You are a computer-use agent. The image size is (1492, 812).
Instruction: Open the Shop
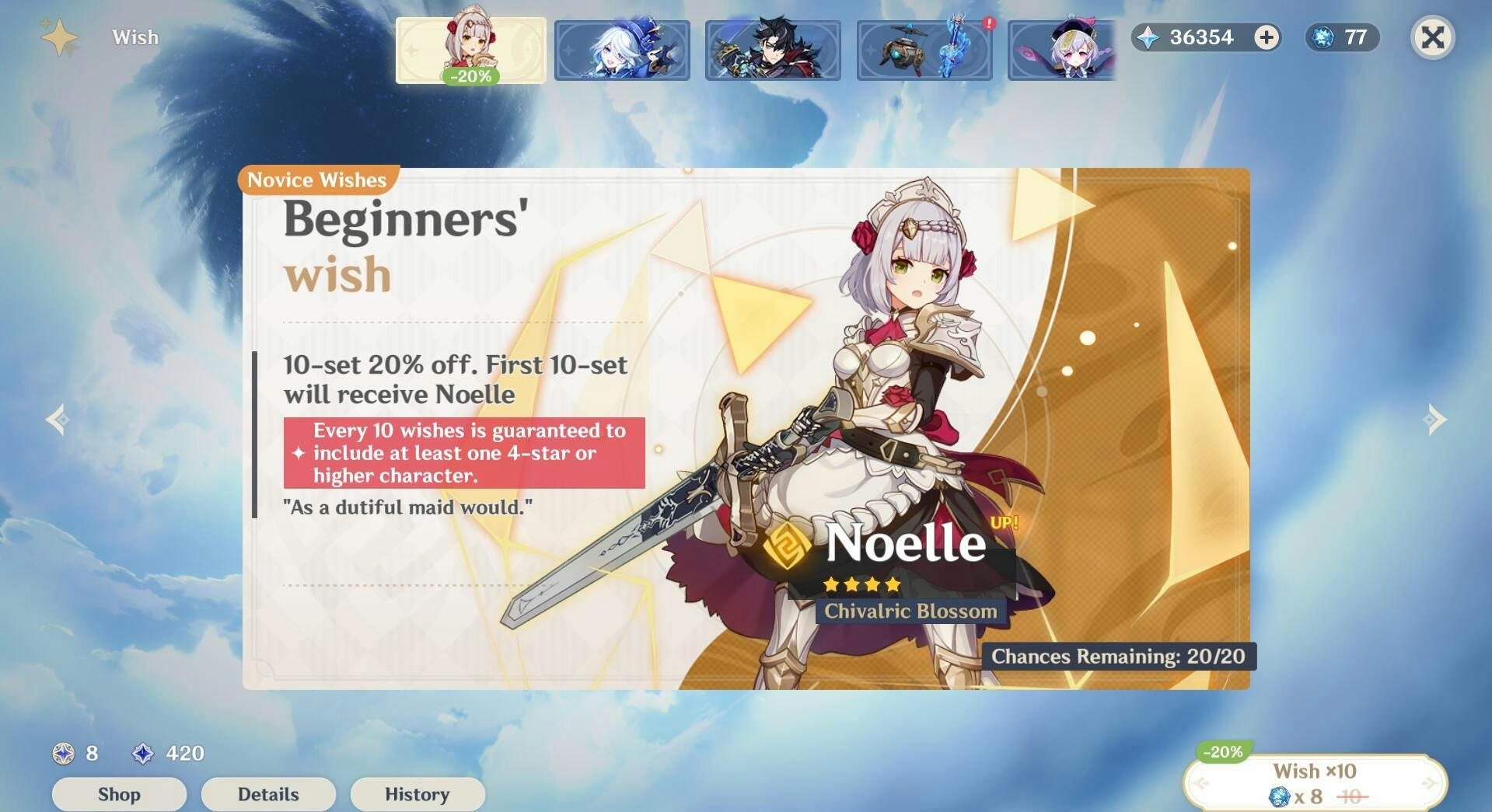(x=119, y=794)
